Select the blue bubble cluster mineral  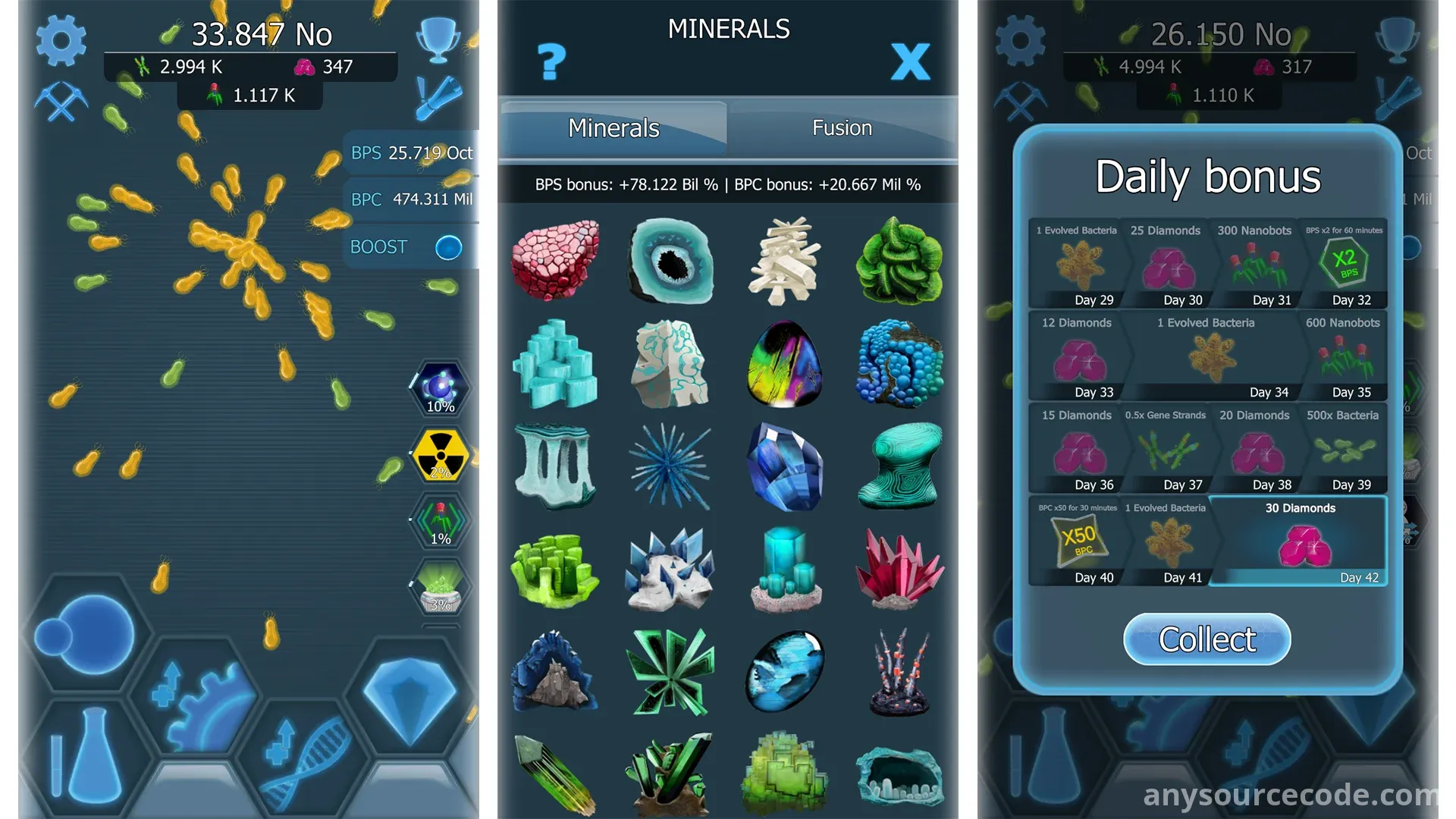[899, 364]
